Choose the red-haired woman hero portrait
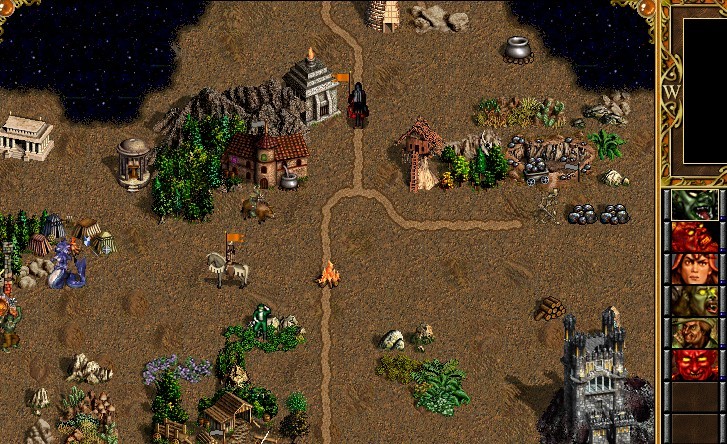727x444 pixels. click(694, 268)
